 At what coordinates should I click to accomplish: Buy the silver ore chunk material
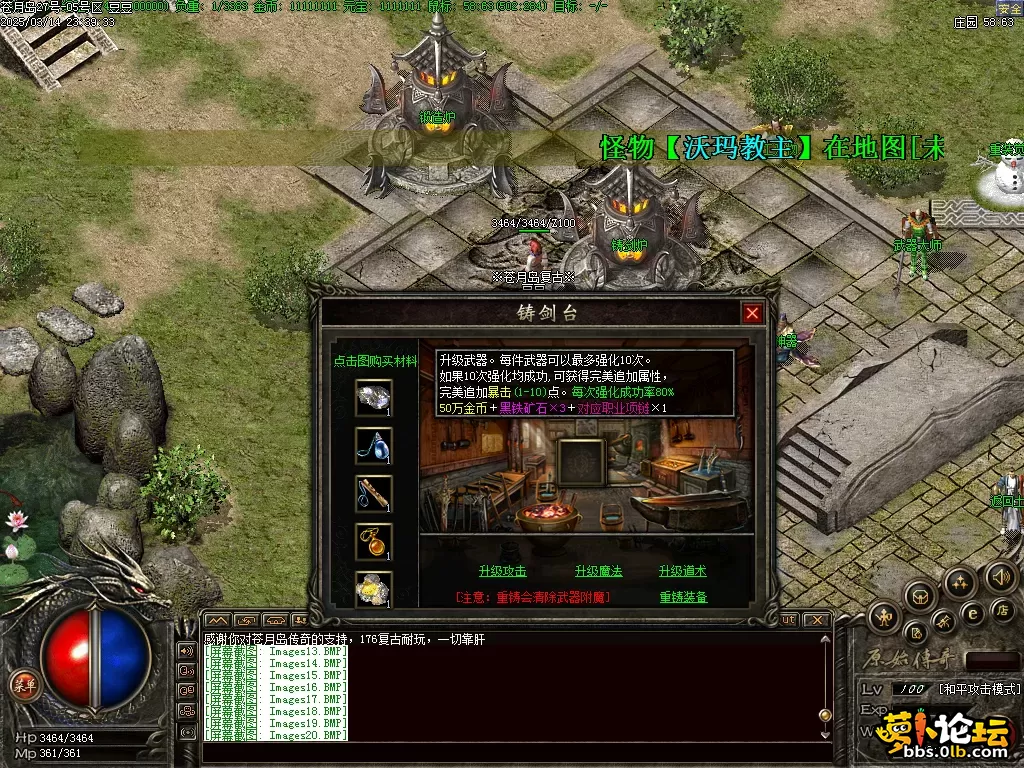tap(373, 397)
